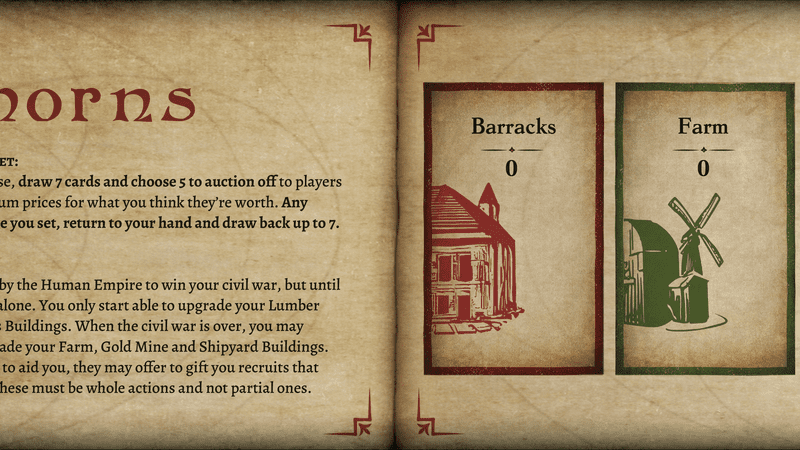
Task: Choose the Farm building card
Action: point(703,228)
